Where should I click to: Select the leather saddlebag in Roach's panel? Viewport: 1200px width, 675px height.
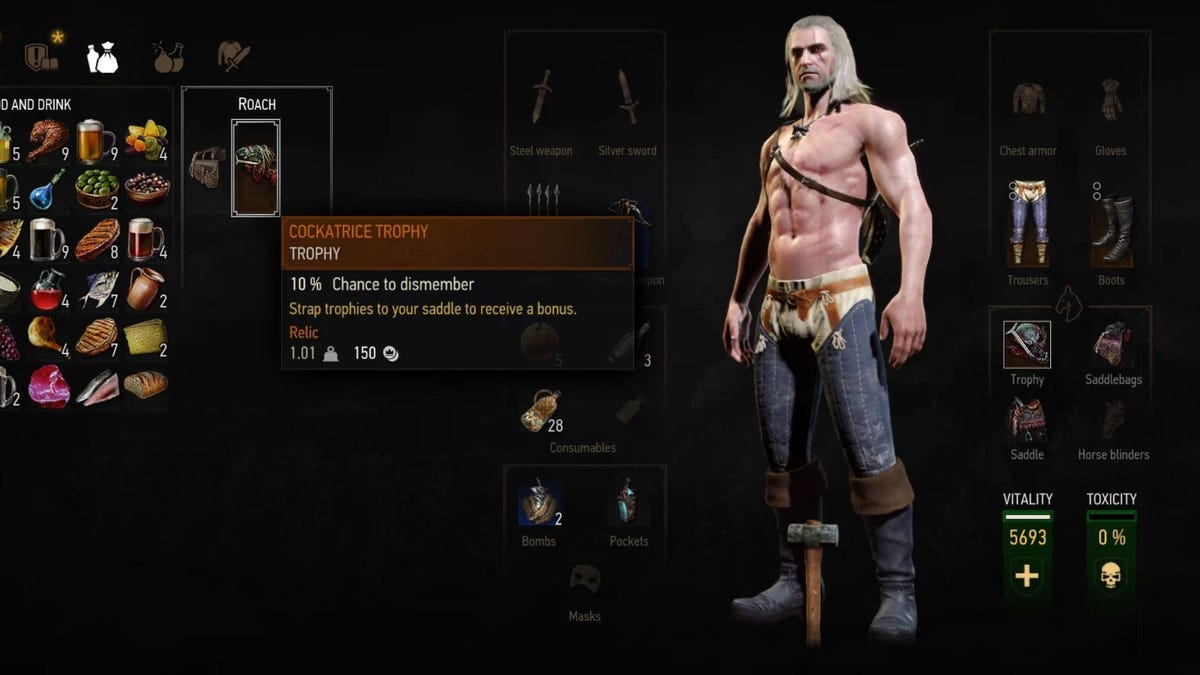click(x=208, y=167)
